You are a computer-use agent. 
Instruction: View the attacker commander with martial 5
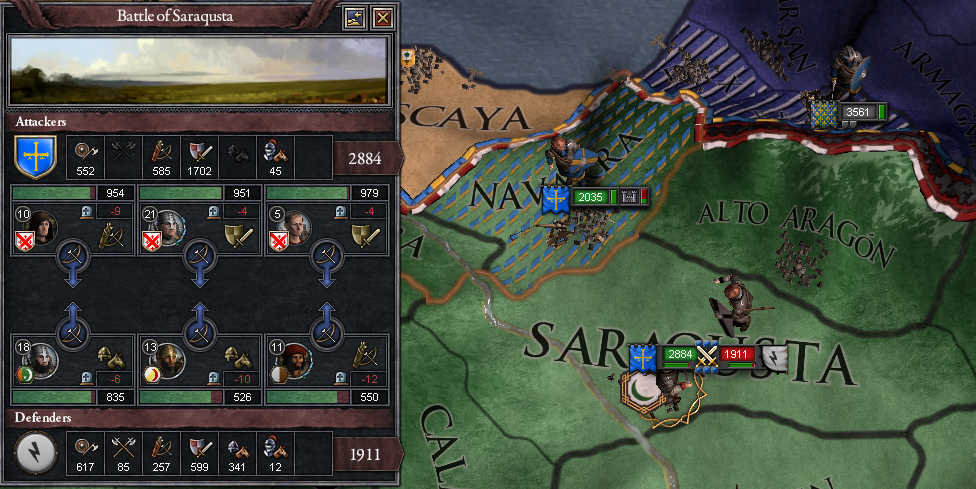pyautogui.click(x=298, y=229)
